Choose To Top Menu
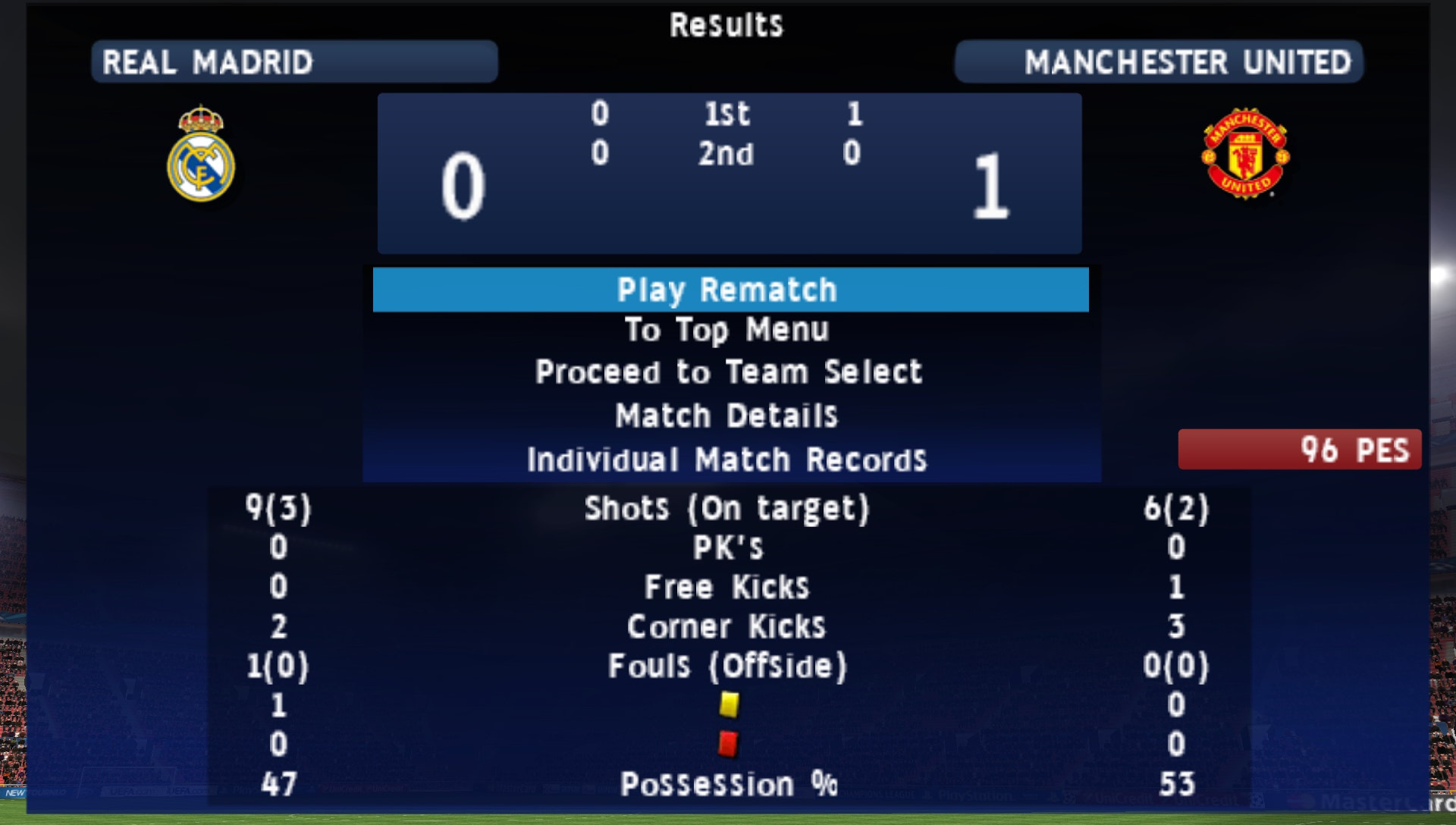Screen dimensions: 1456x825 [728, 331]
